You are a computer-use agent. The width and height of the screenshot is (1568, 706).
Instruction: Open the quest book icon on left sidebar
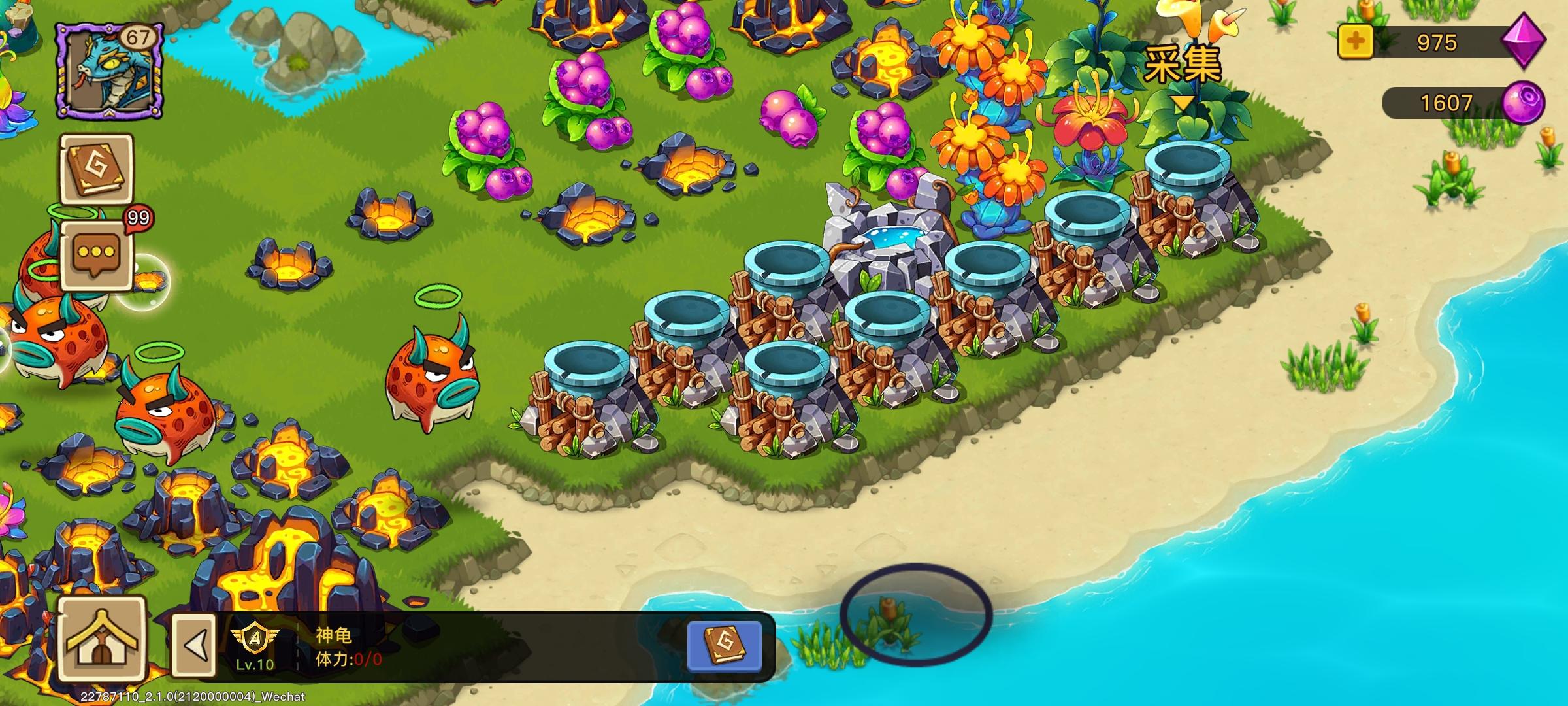(x=97, y=170)
